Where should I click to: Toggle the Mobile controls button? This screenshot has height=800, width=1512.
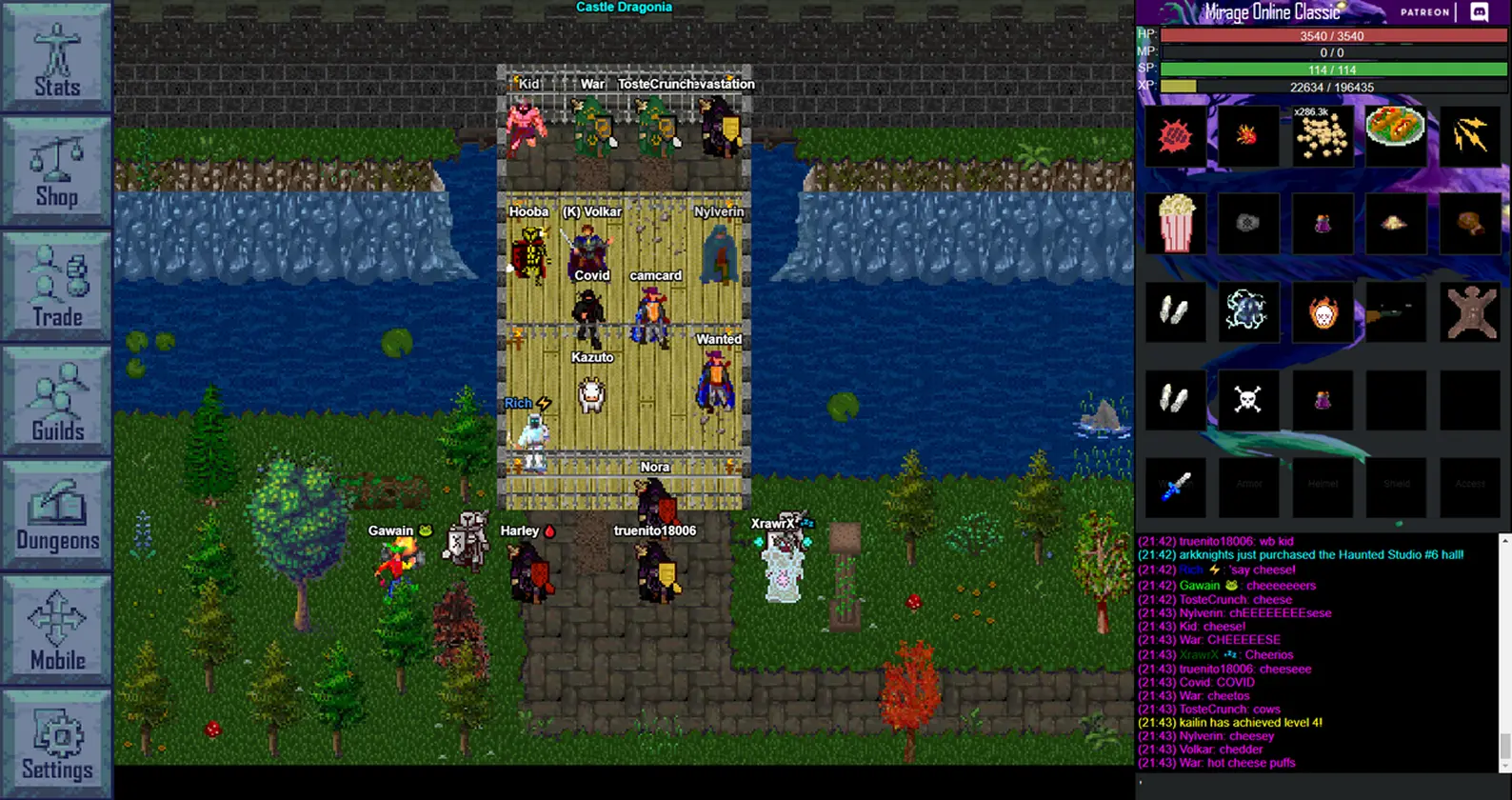coord(56,629)
